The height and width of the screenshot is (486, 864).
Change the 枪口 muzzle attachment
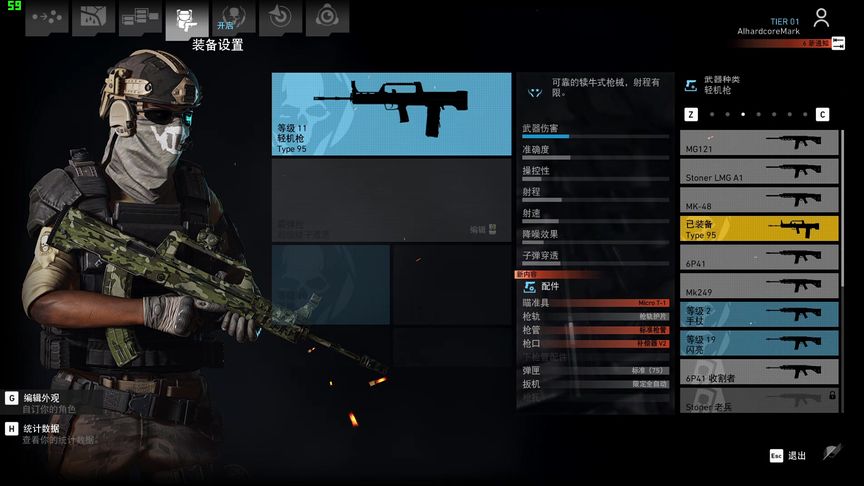[595, 343]
